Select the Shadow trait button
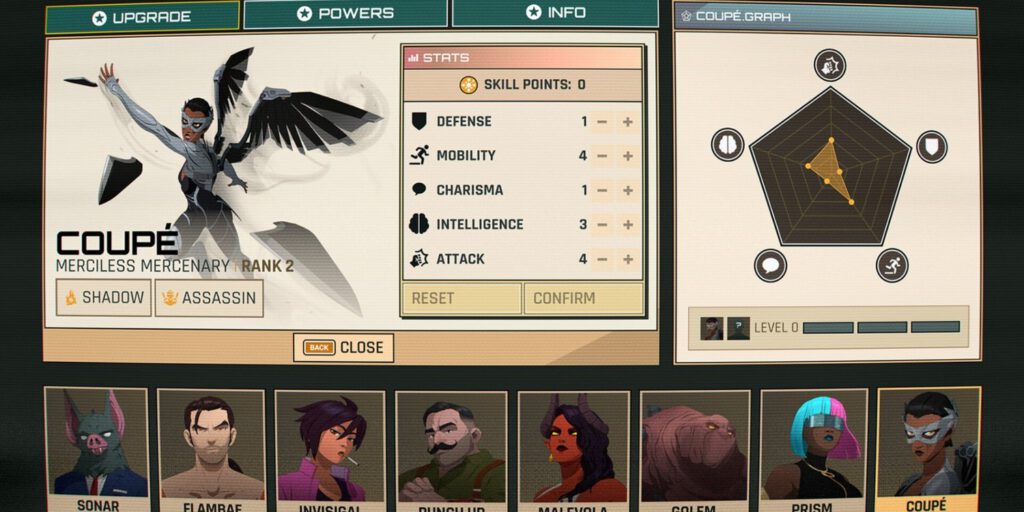Screen dimensions: 1024x512 coord(103,298)
